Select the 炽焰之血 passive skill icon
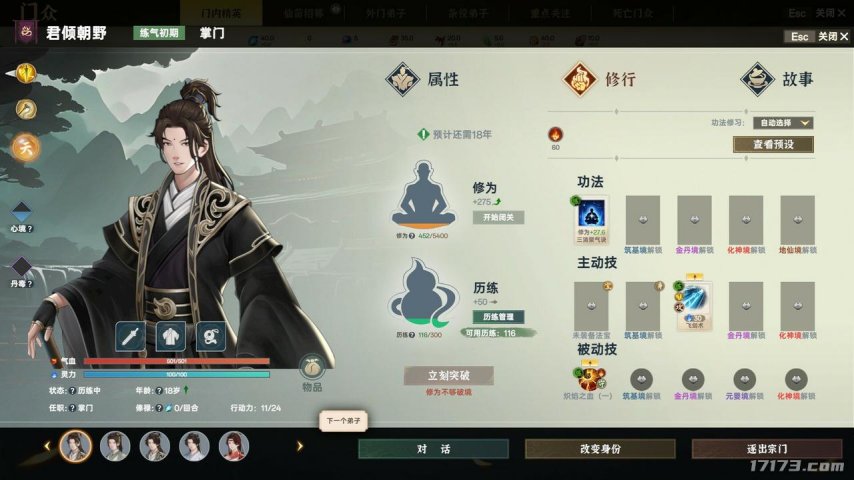Screen dimensions: 854x480 [x=589, y=379]
